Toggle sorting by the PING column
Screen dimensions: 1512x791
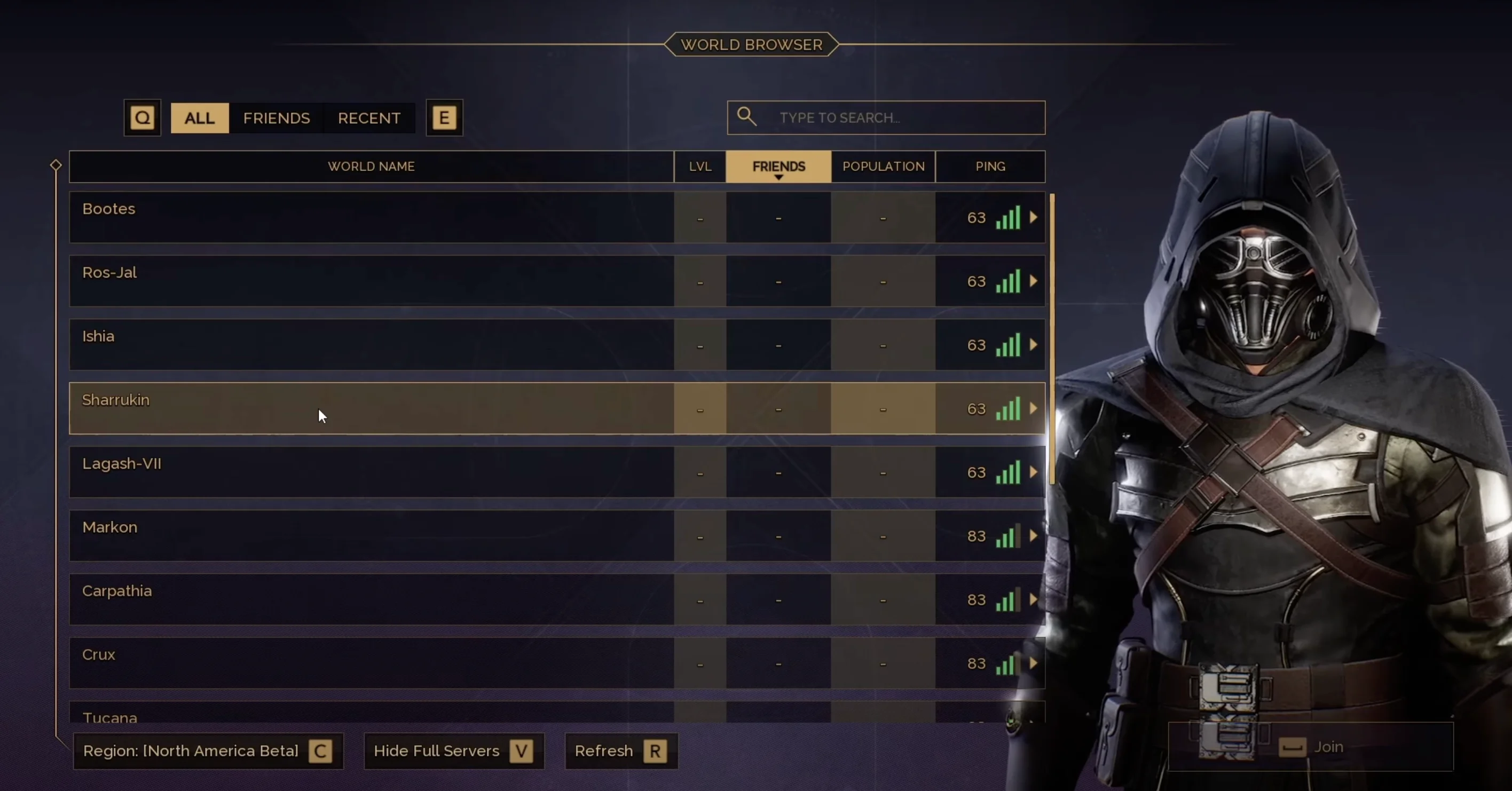[x=990, y=166]
